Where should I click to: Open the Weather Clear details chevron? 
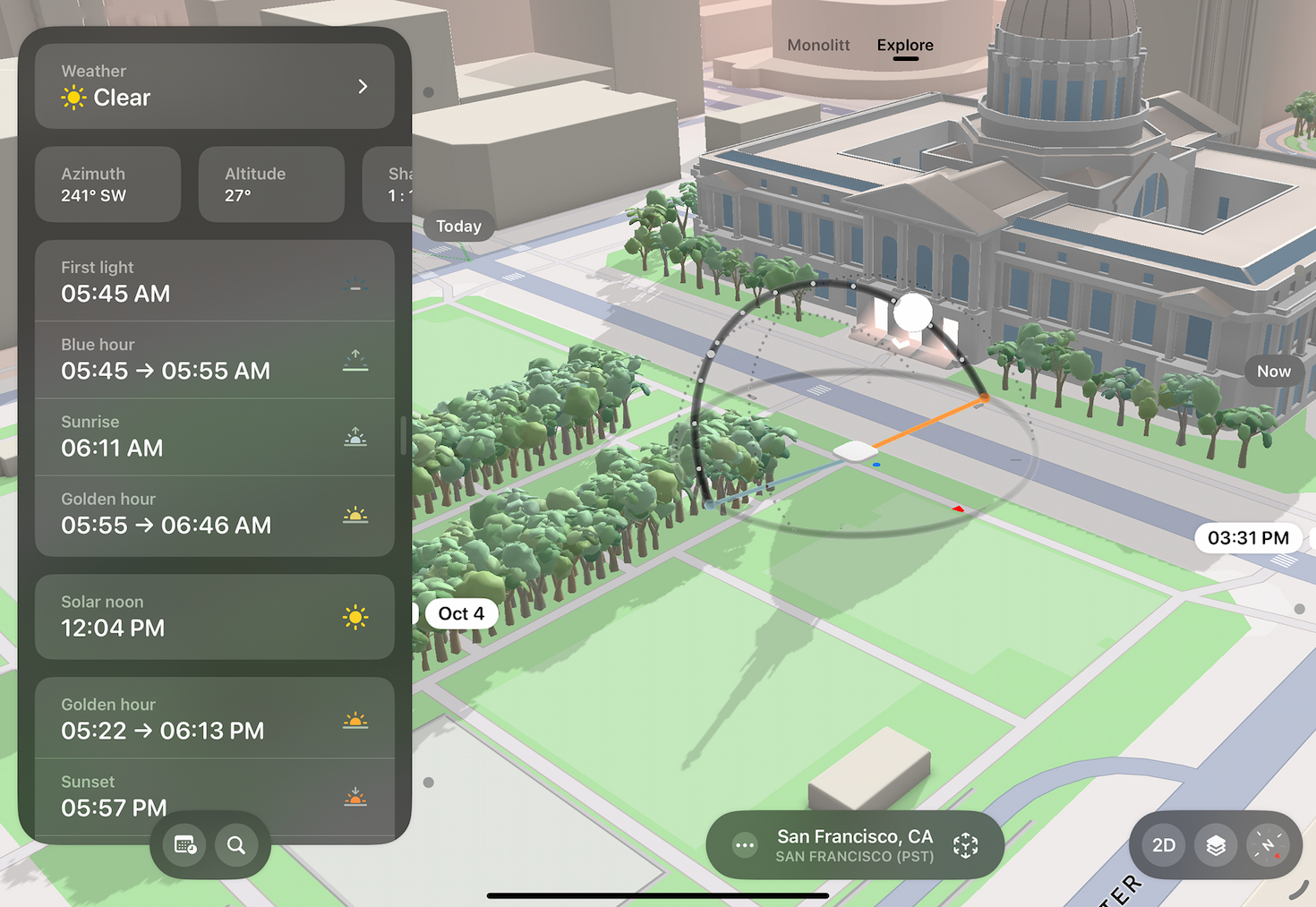(363, 86)
